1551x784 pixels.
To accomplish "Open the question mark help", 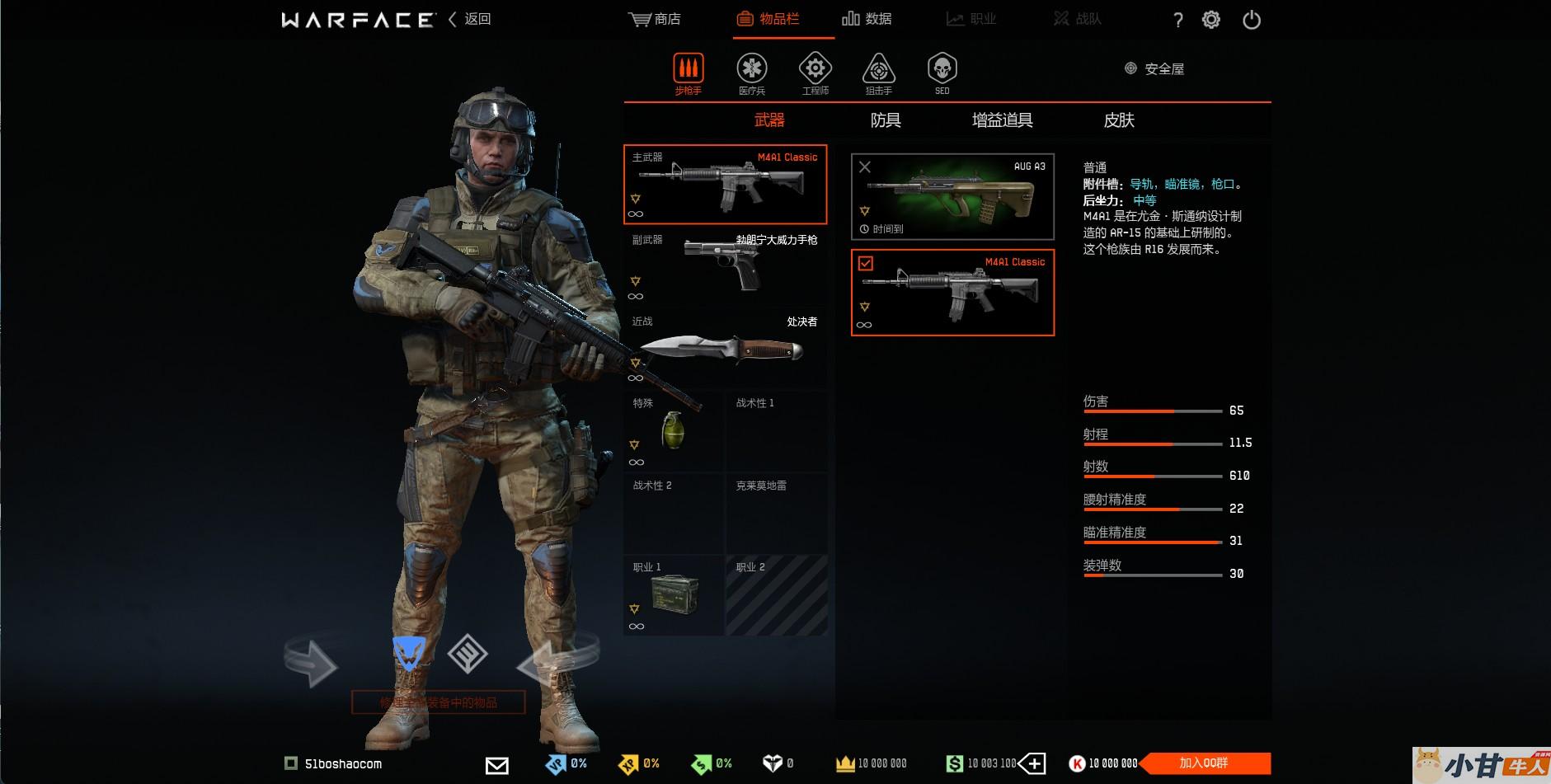I will click(x=1178, y=21).
